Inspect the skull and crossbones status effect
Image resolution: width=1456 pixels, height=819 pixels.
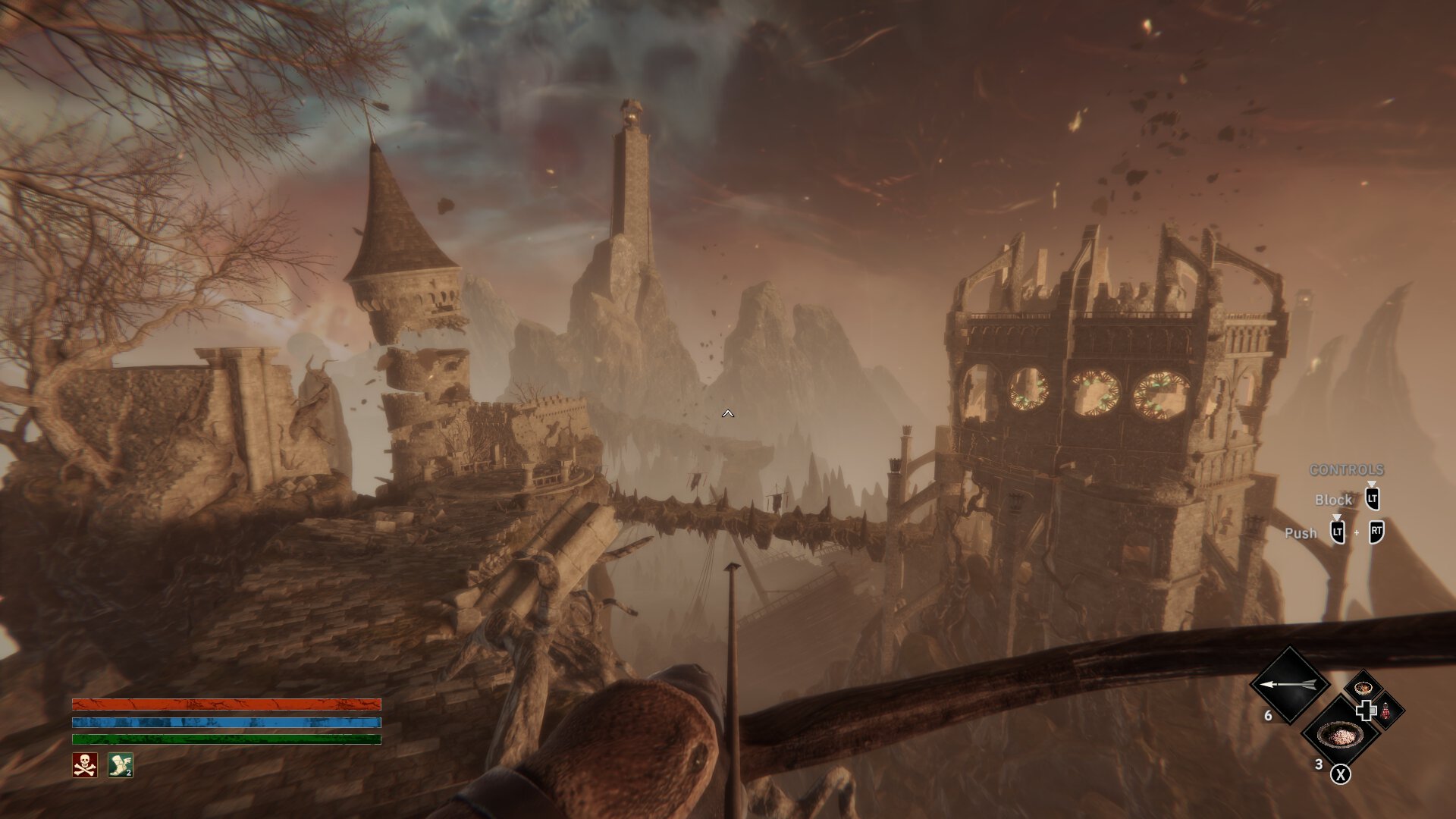[x=85, y=765]
